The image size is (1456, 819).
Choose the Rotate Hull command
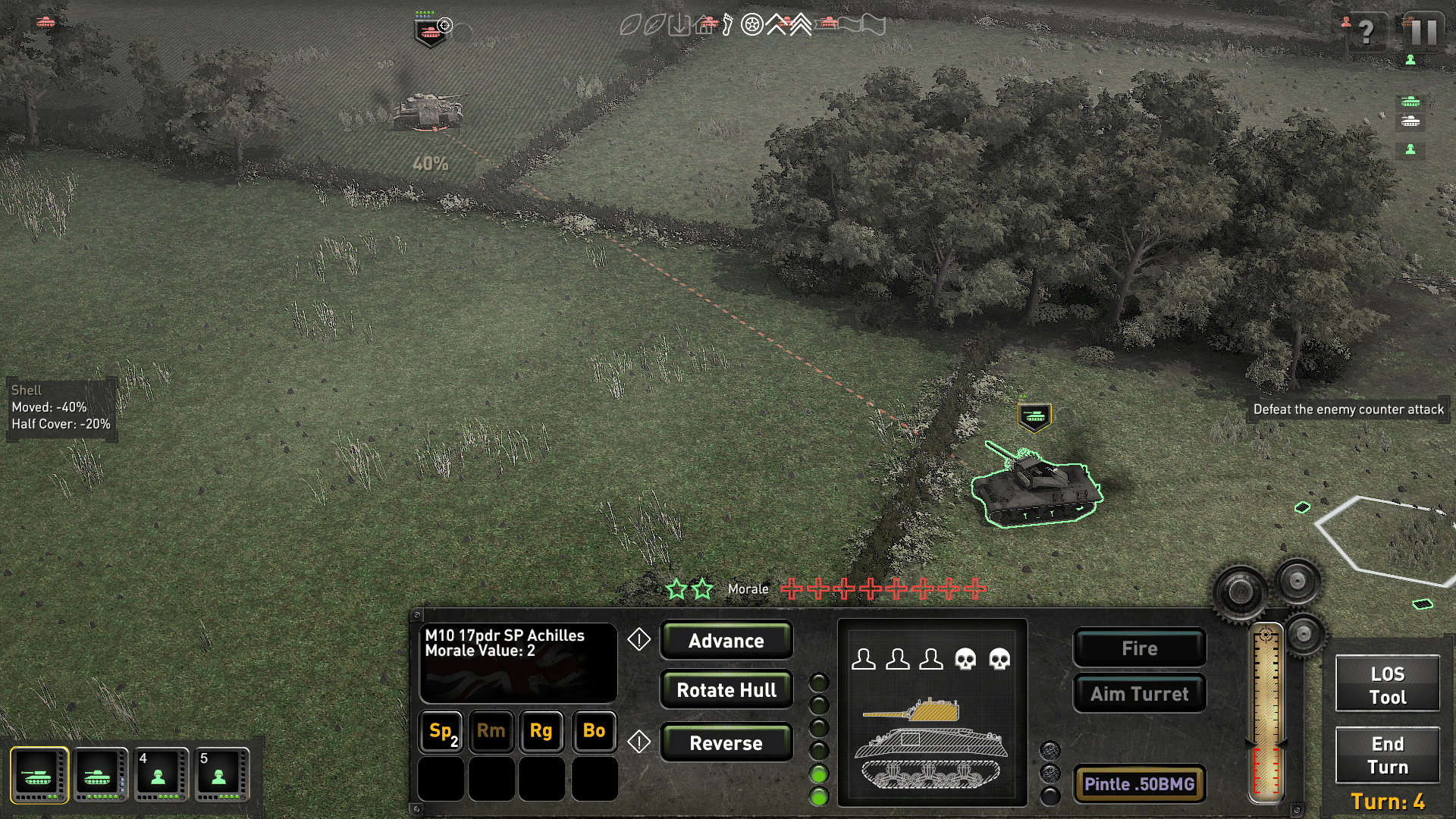[x=726, y=690]
